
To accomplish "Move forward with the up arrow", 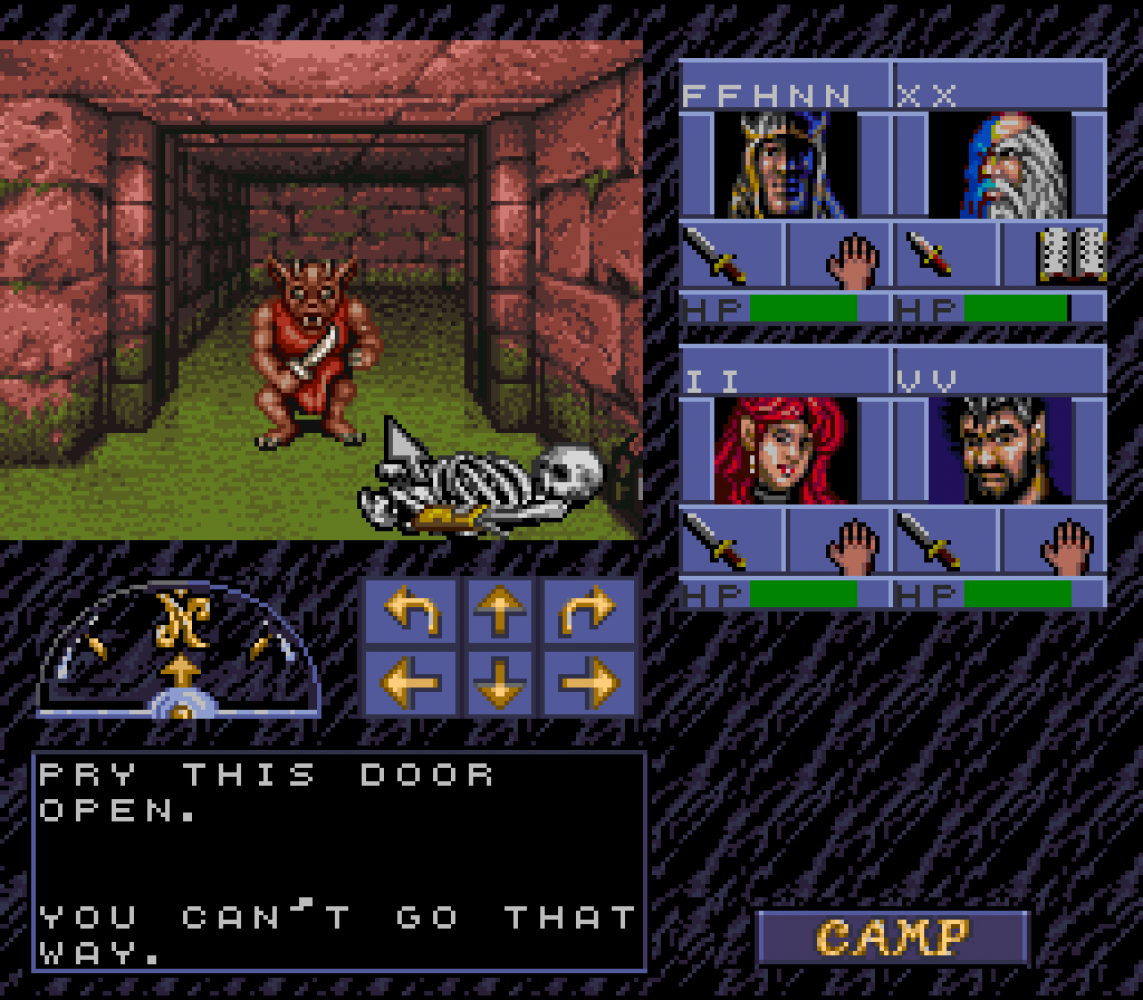I will click(x=500, y=612).
